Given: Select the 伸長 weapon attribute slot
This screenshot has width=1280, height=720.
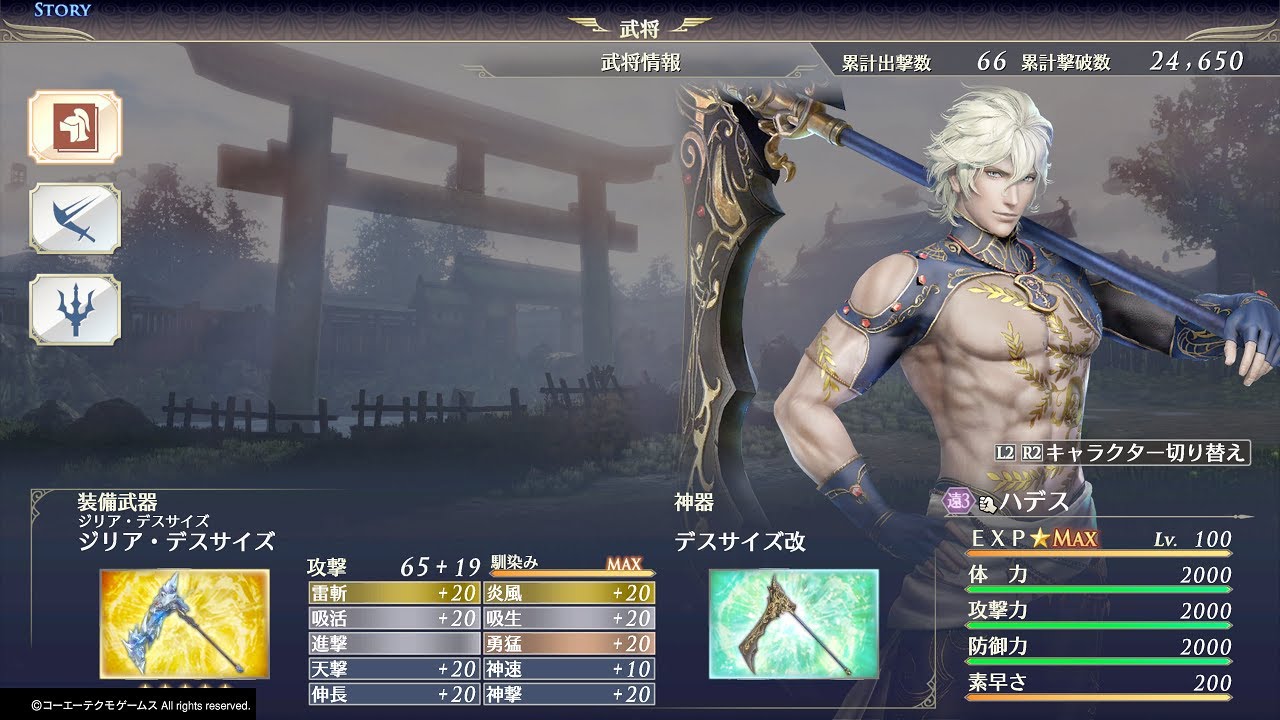Looking at the screenshot, I should pos(394,694).
